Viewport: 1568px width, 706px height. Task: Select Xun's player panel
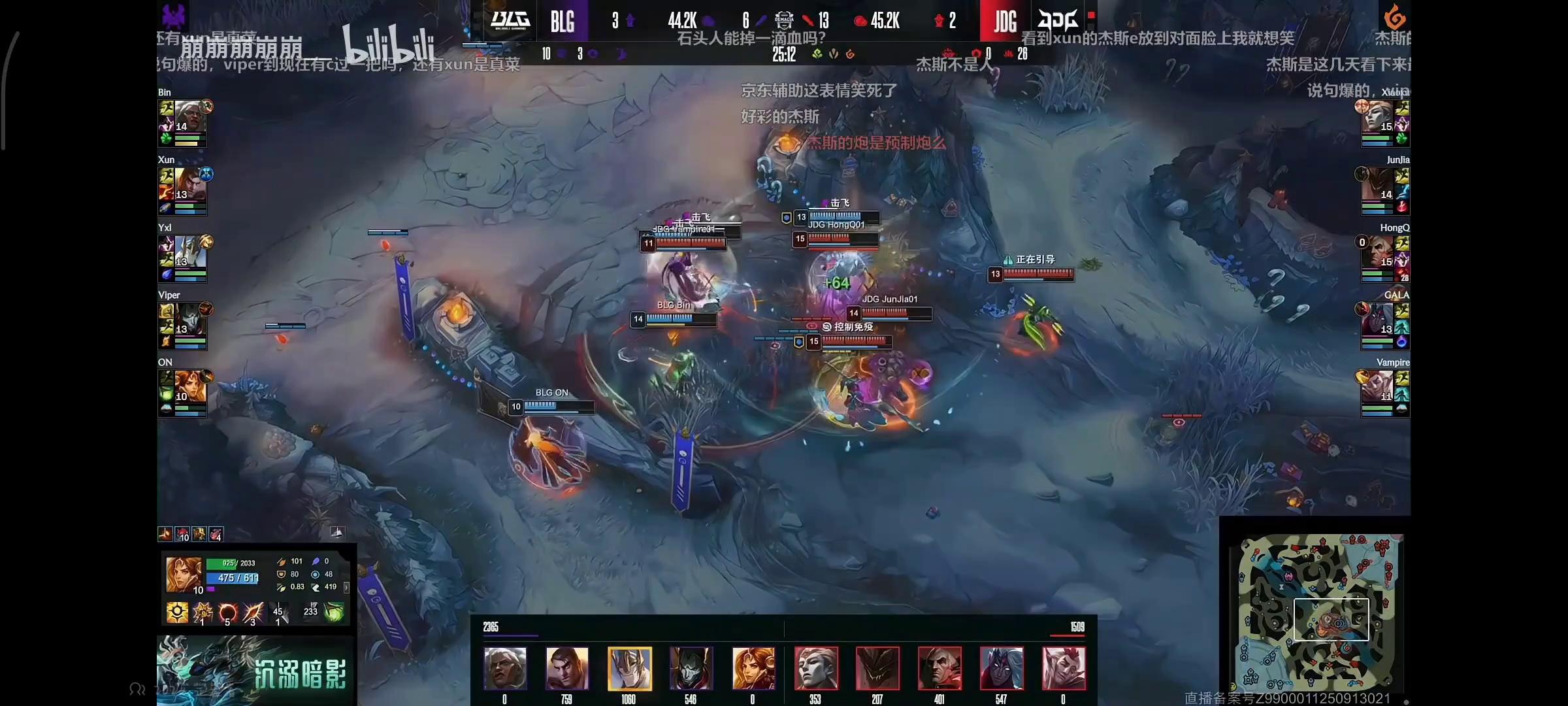click(183, 190)
